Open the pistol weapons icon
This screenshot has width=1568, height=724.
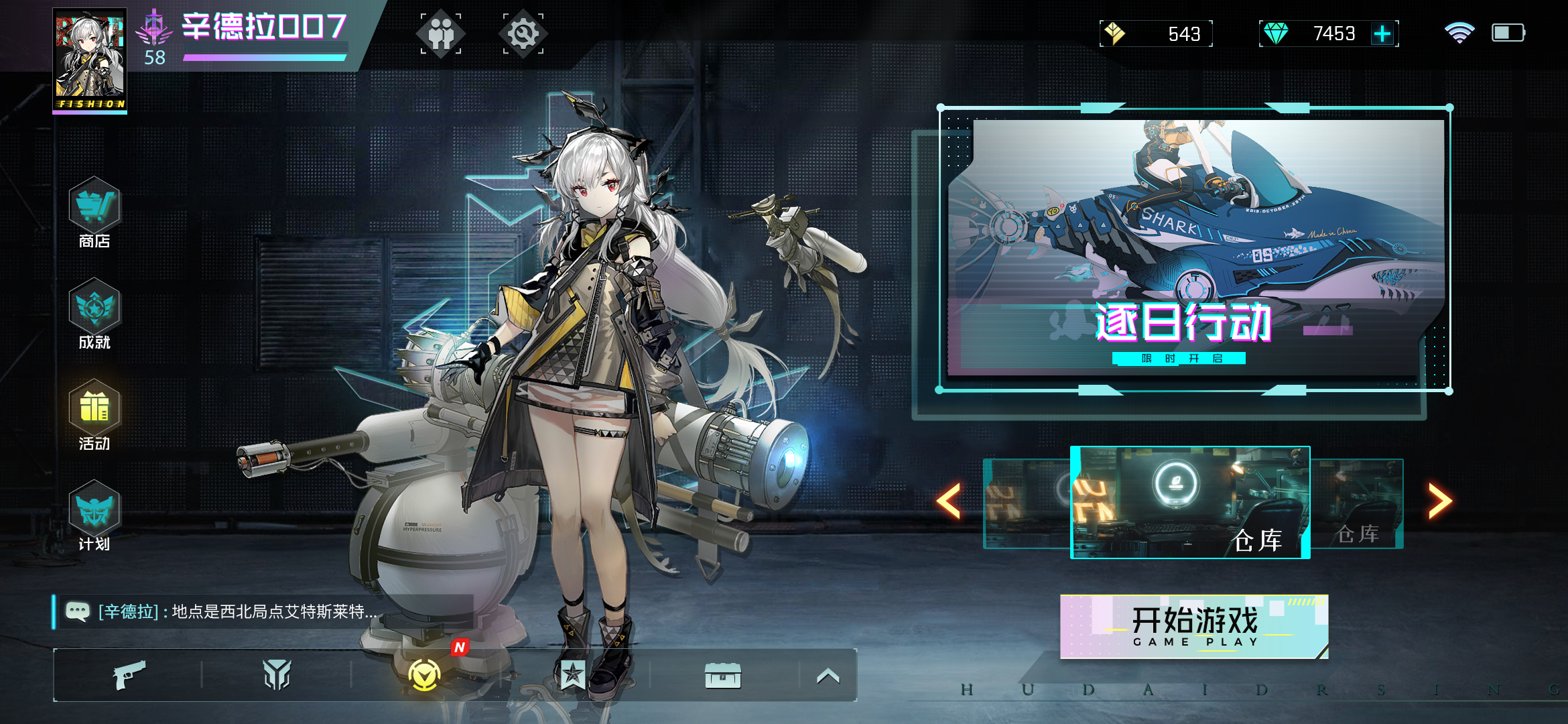coord(129,675)
